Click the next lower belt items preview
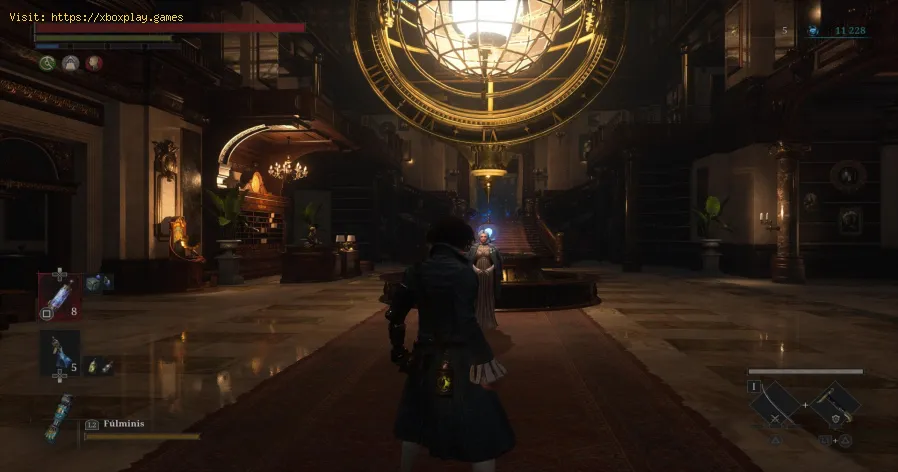Screen dimensions: 898x472 [98, 367]
